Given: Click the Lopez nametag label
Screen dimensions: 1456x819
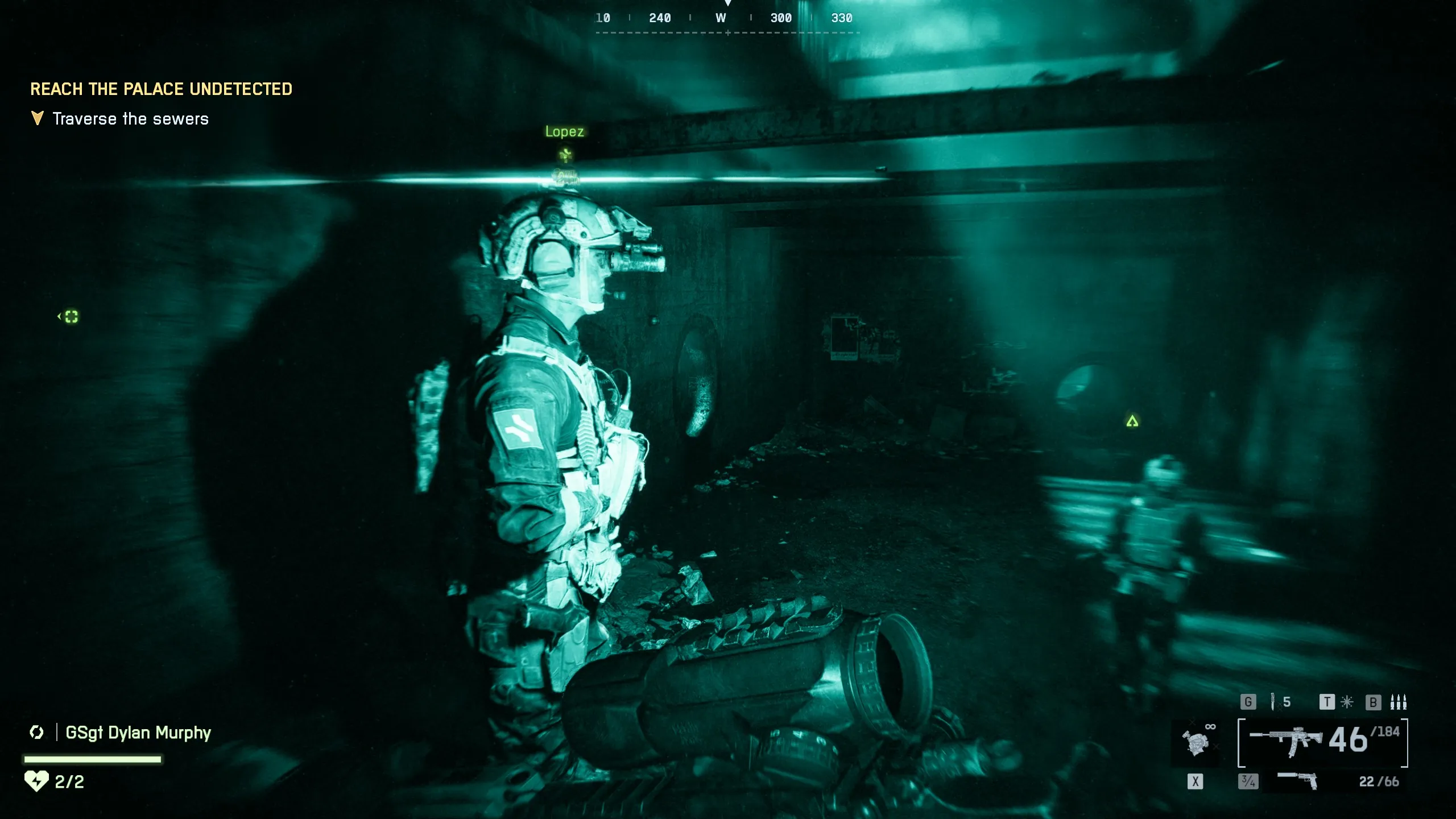Looking at the screenshot, I should tap(565, 131).
